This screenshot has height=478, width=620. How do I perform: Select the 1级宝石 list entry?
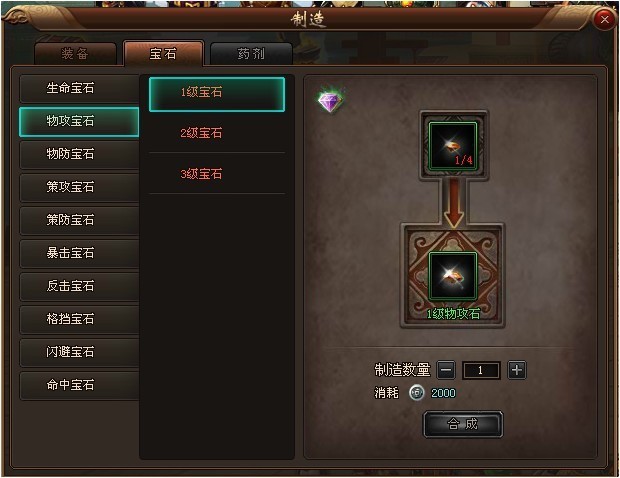(x=217, y=93)
